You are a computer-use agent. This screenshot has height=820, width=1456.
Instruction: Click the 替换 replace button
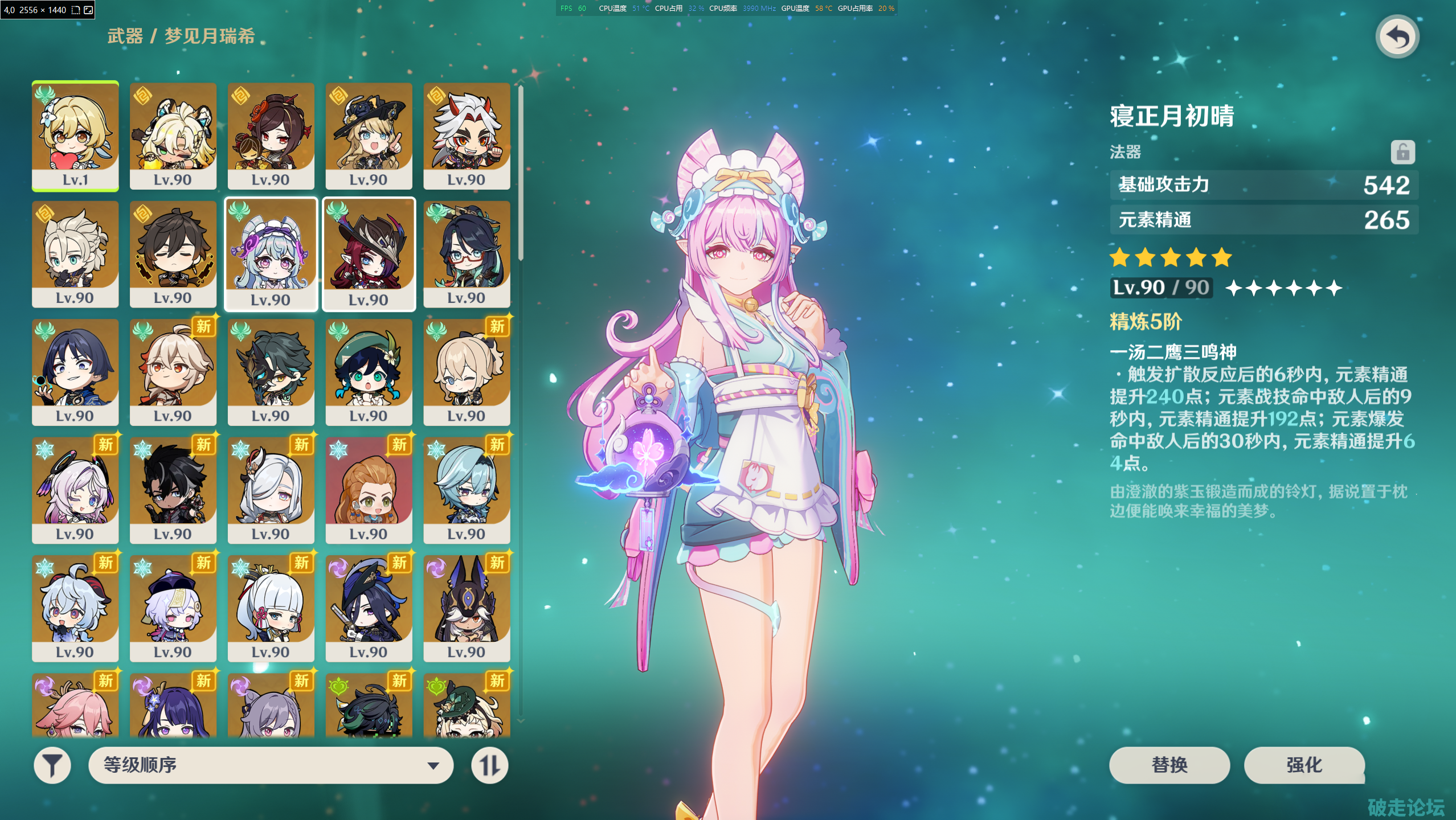(1169, 765)
